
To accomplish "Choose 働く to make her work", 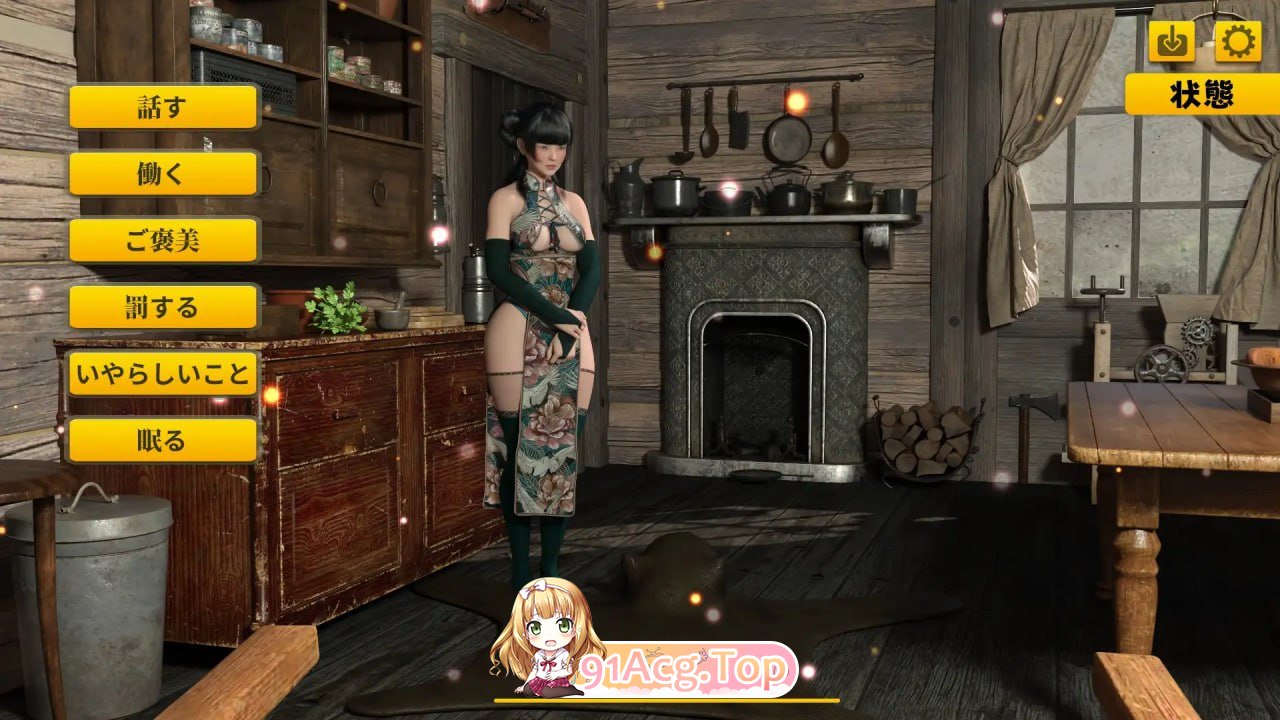I will [x=162, y=174].
